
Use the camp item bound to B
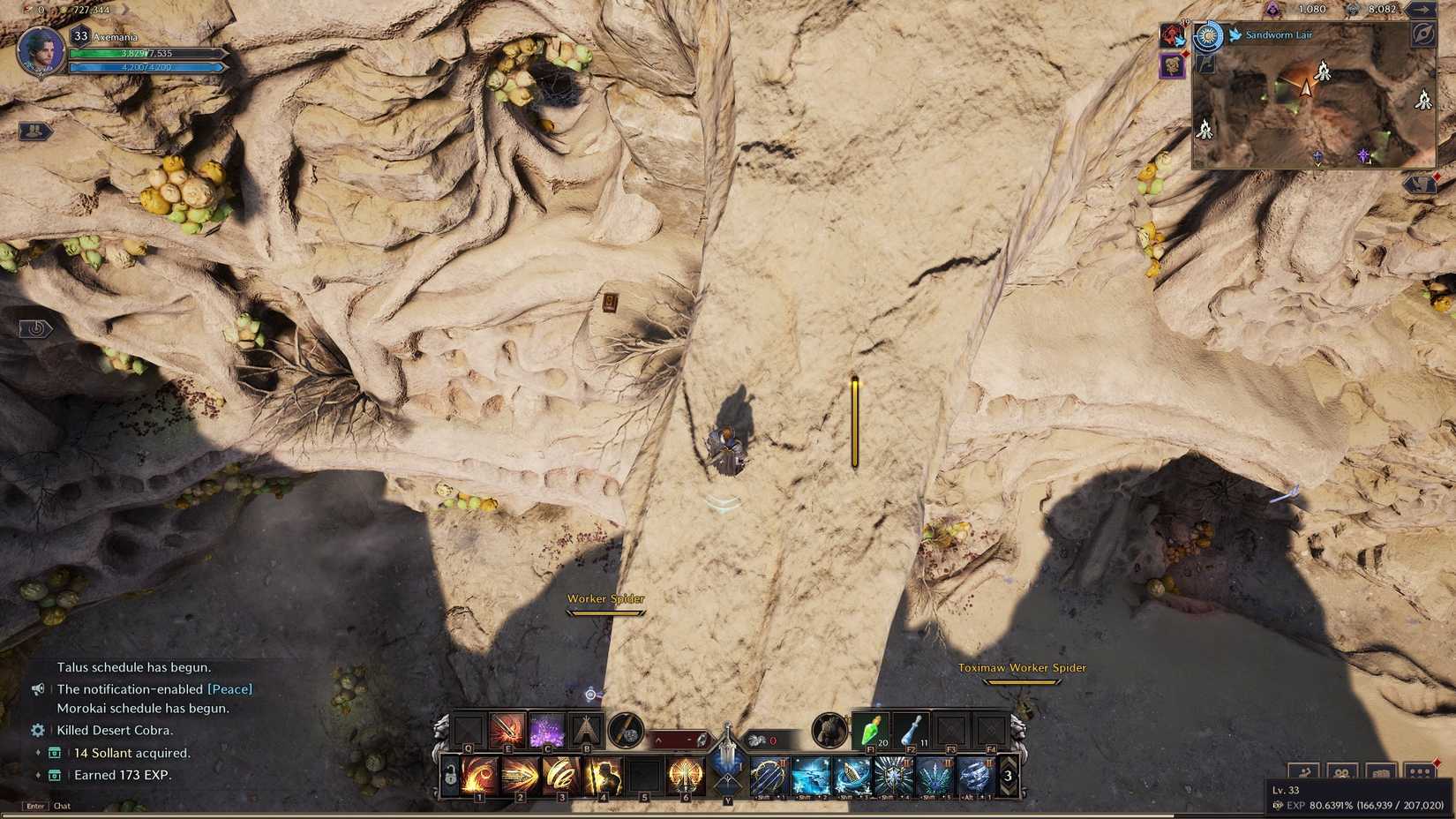587,727
